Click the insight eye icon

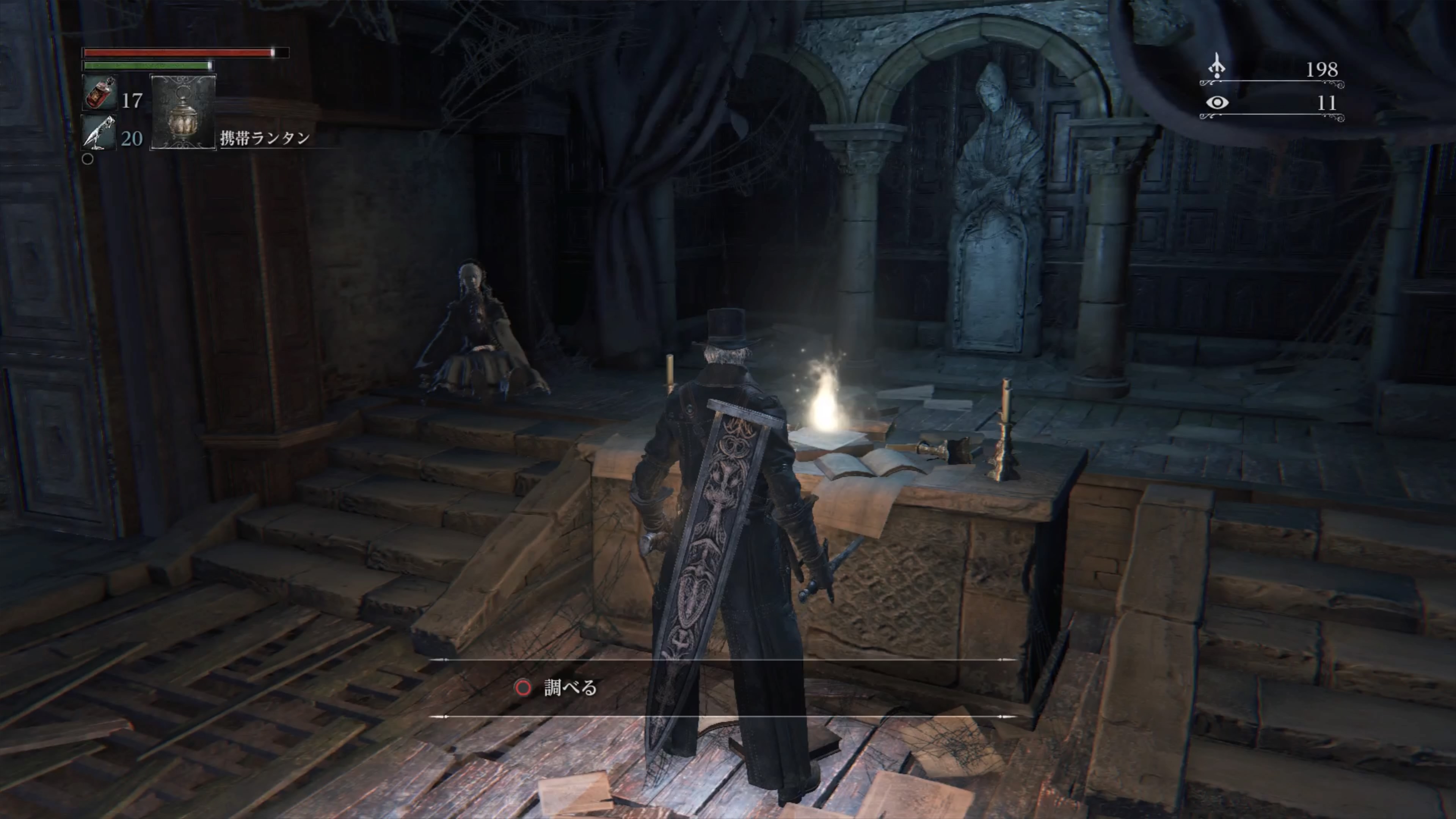(x=1217, y=103)
